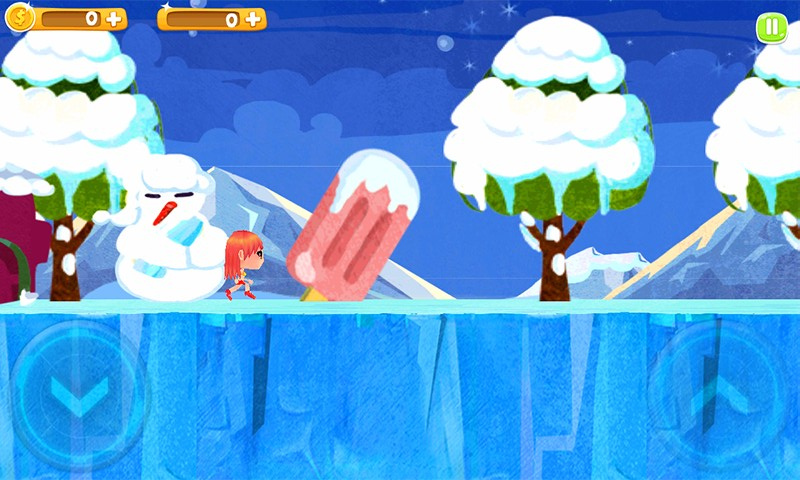Pause the game with the green button
This screenshot has width=800, height=480.
pyautogui.click(x=771, y=27)
